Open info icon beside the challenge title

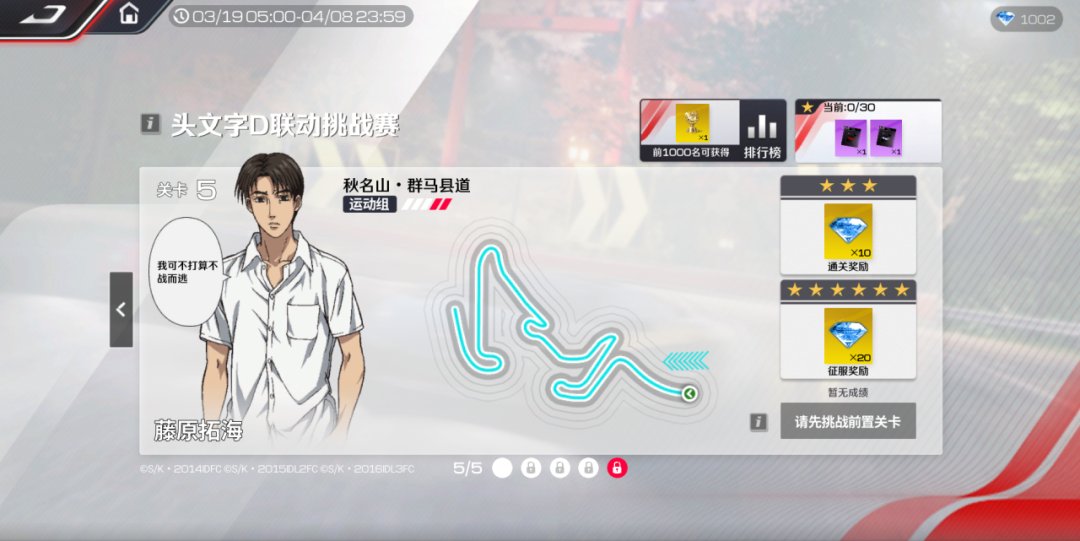[x=150, y=124]
